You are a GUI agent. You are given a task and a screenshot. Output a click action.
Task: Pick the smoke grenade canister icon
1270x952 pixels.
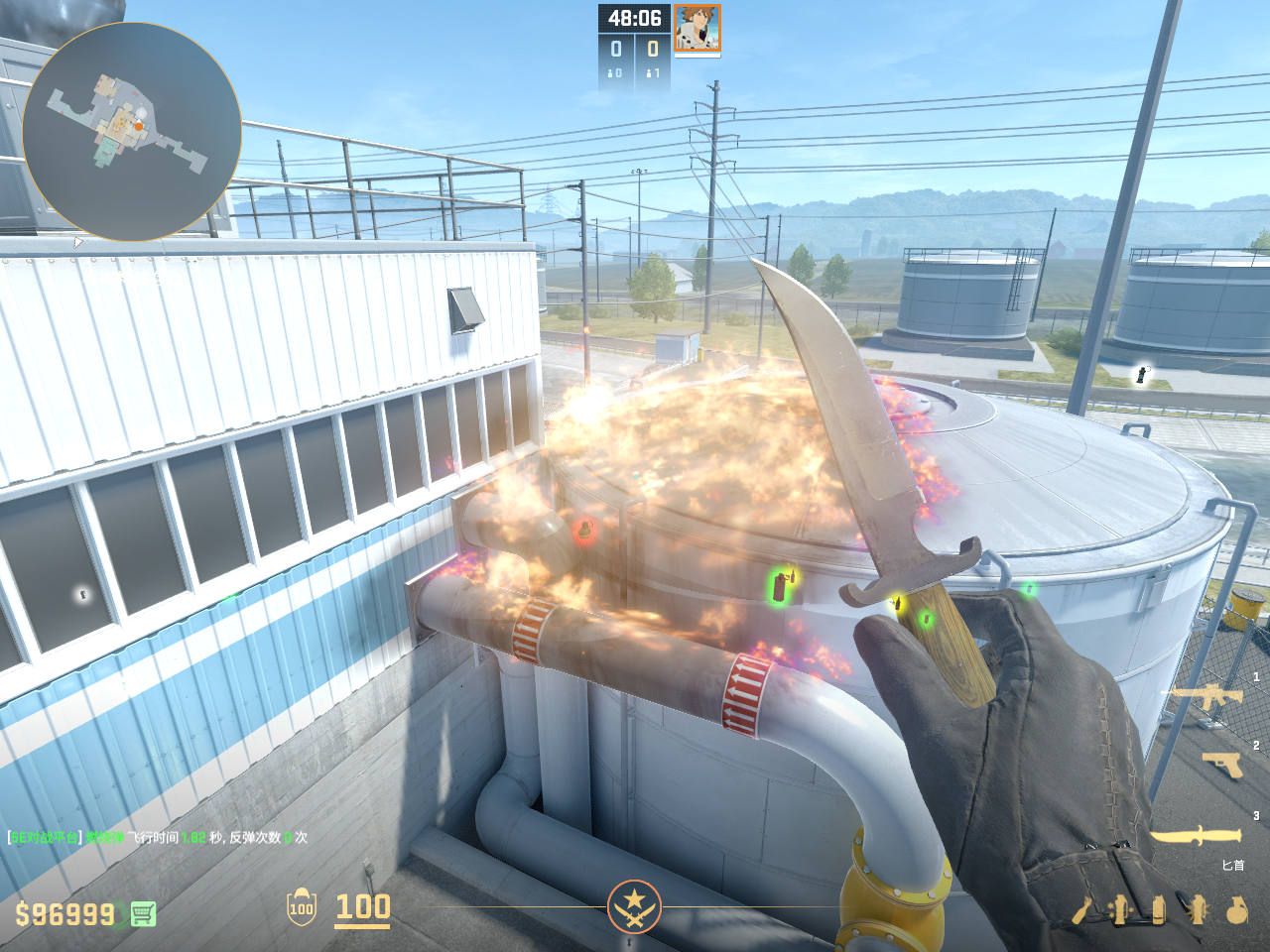click(x=1158, y=909)
